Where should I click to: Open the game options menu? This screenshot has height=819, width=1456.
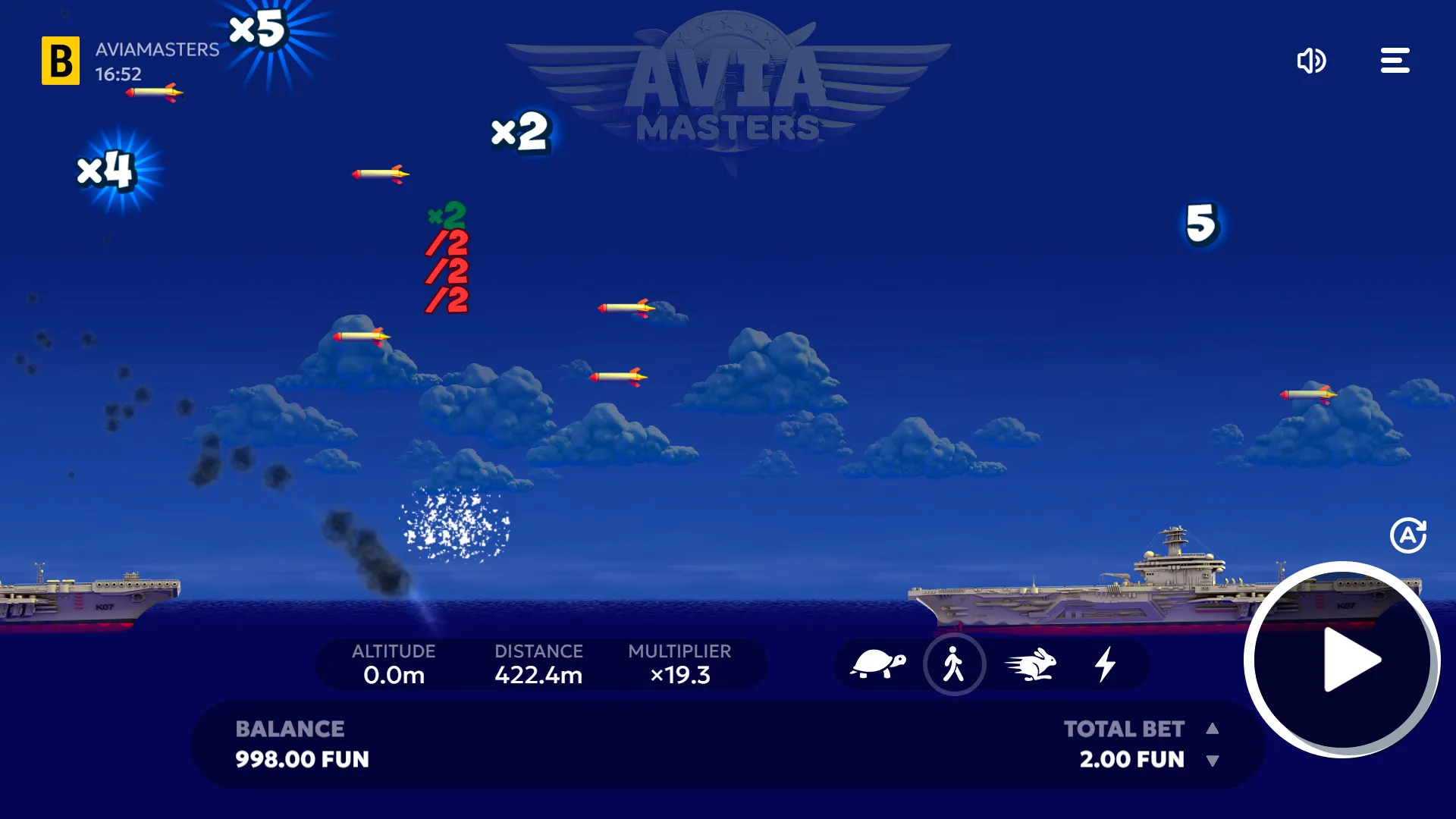(1395, 61)
